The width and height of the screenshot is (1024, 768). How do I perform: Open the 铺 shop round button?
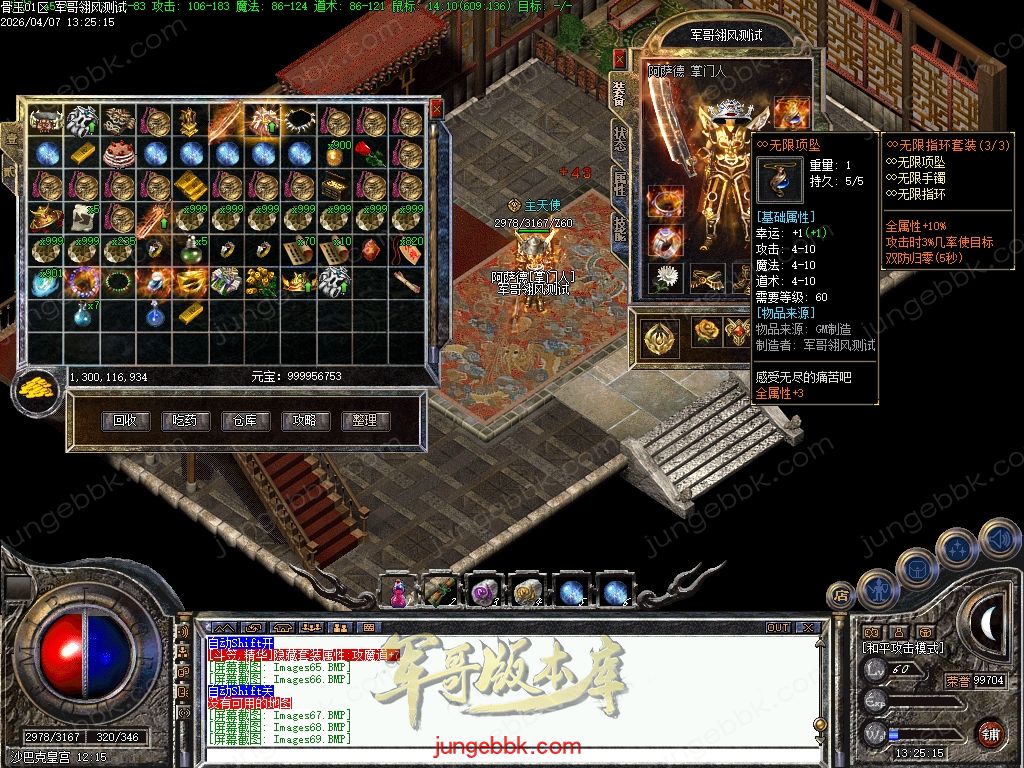[990, 734]
